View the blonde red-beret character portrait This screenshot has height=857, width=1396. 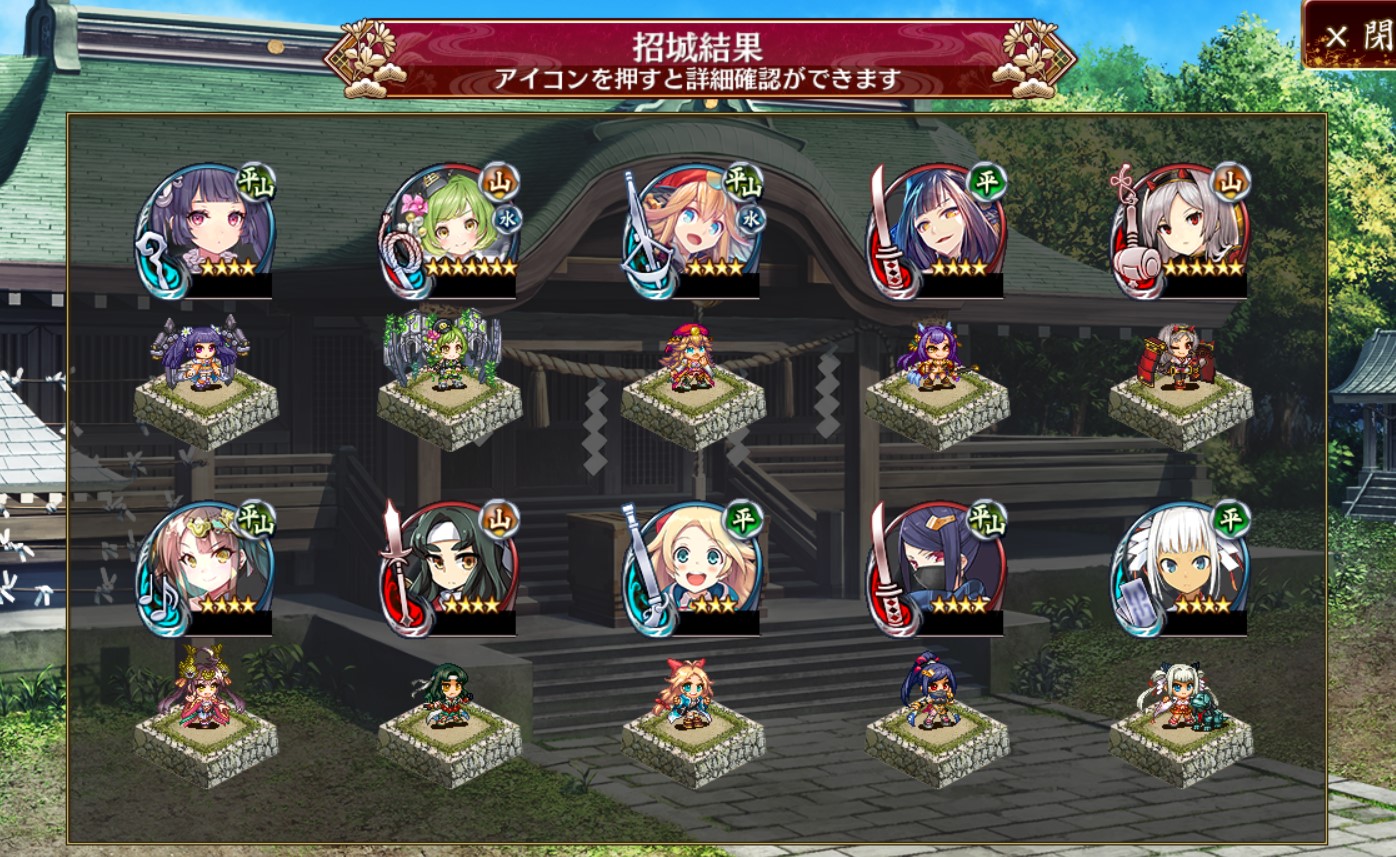694,230
